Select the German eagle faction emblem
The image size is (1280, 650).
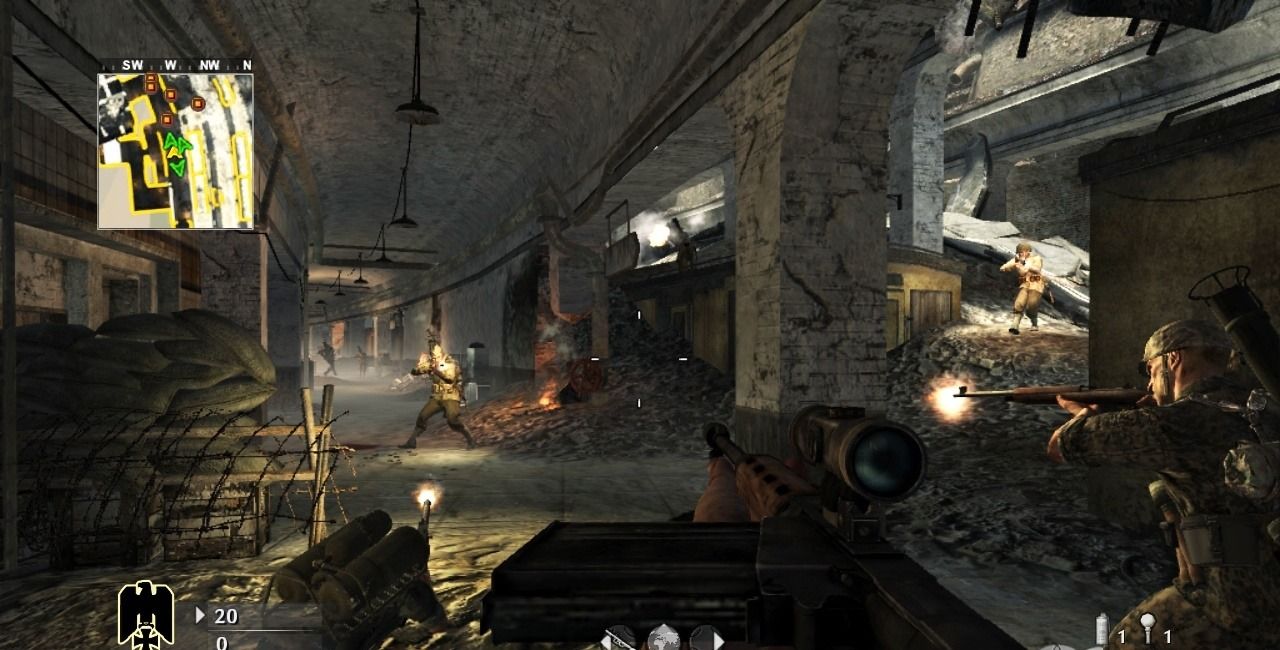[146, 612]
